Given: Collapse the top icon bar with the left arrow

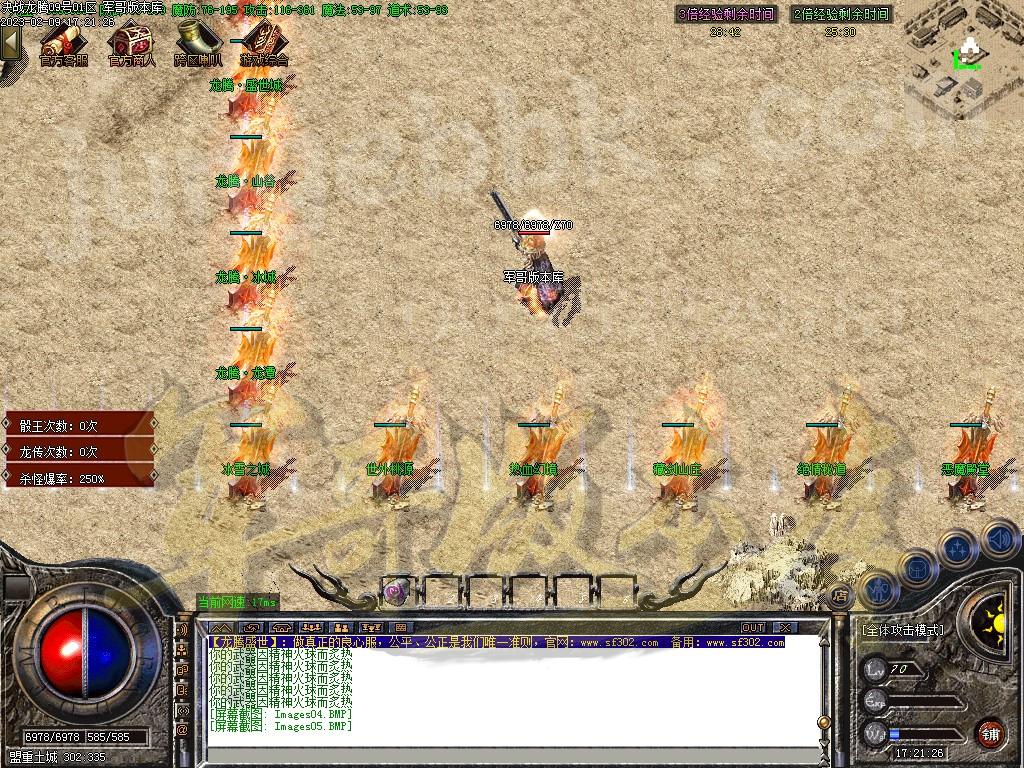Looking at the screenshot, I should coord(11,42).
